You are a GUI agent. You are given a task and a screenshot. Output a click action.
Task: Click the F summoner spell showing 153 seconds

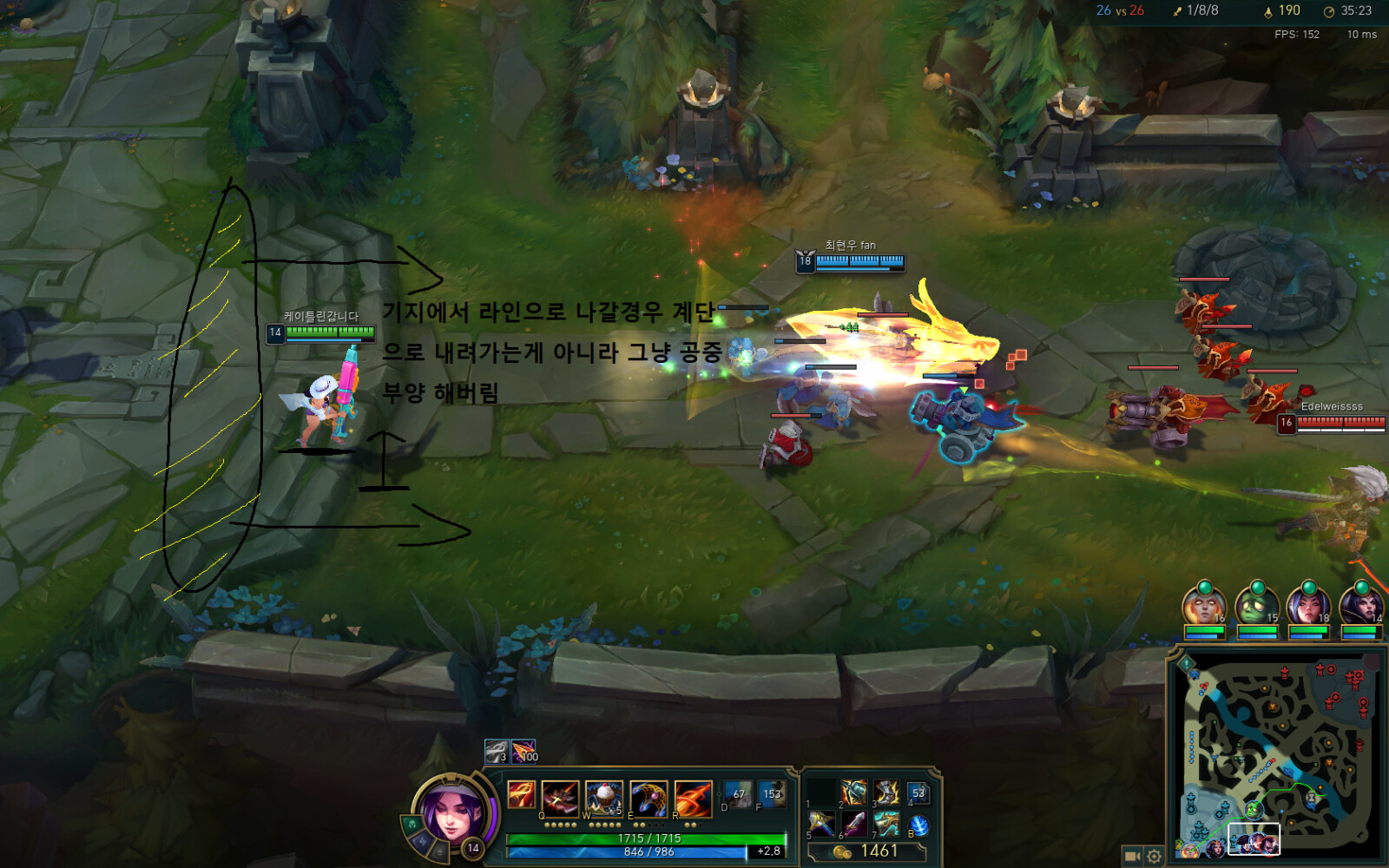tap(772, 793)
